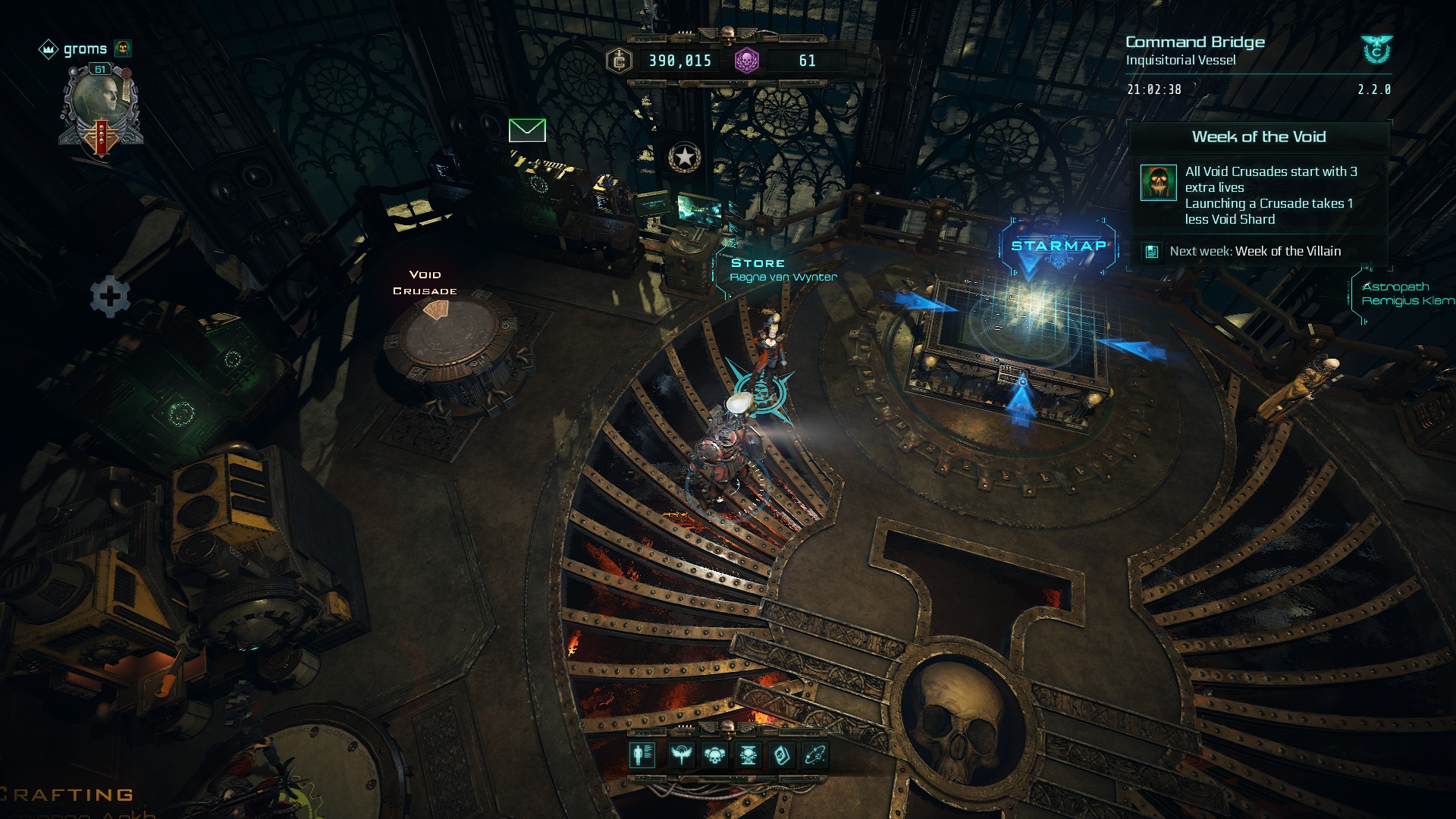
Task: Open the Crafting label
Action: pos(68,795)
